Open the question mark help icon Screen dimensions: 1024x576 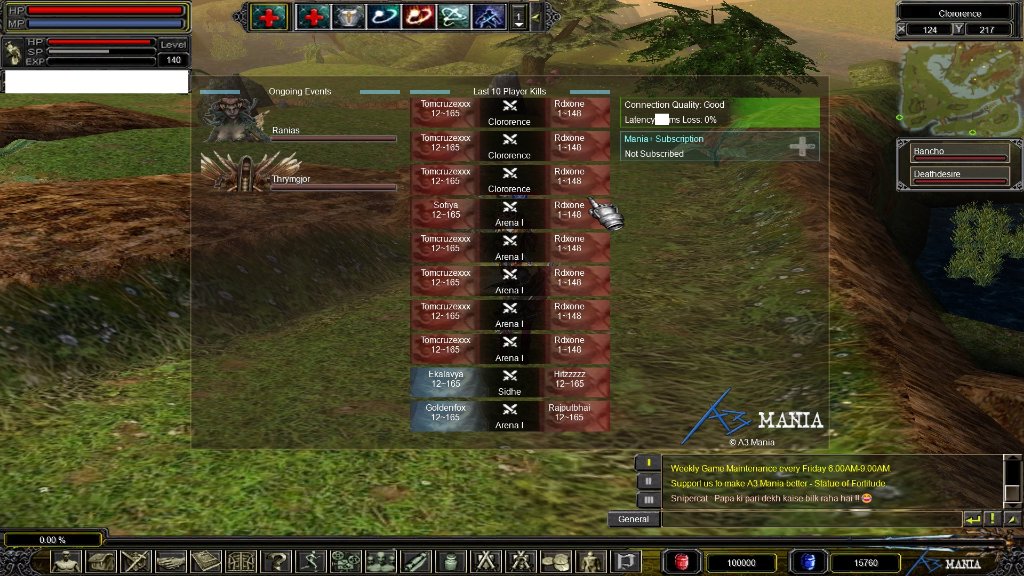(276, 561)
